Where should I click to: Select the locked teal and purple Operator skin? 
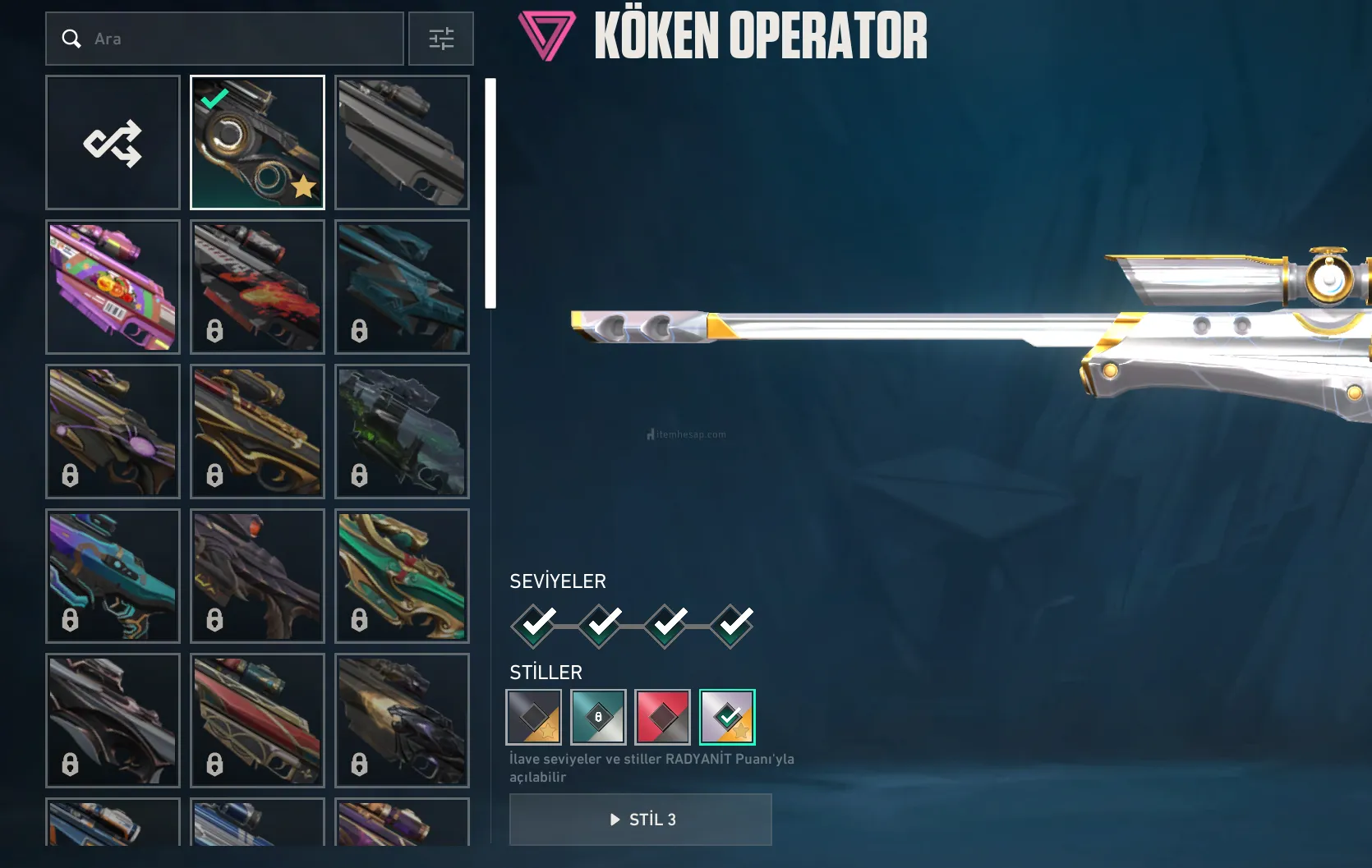pos(113,576)
